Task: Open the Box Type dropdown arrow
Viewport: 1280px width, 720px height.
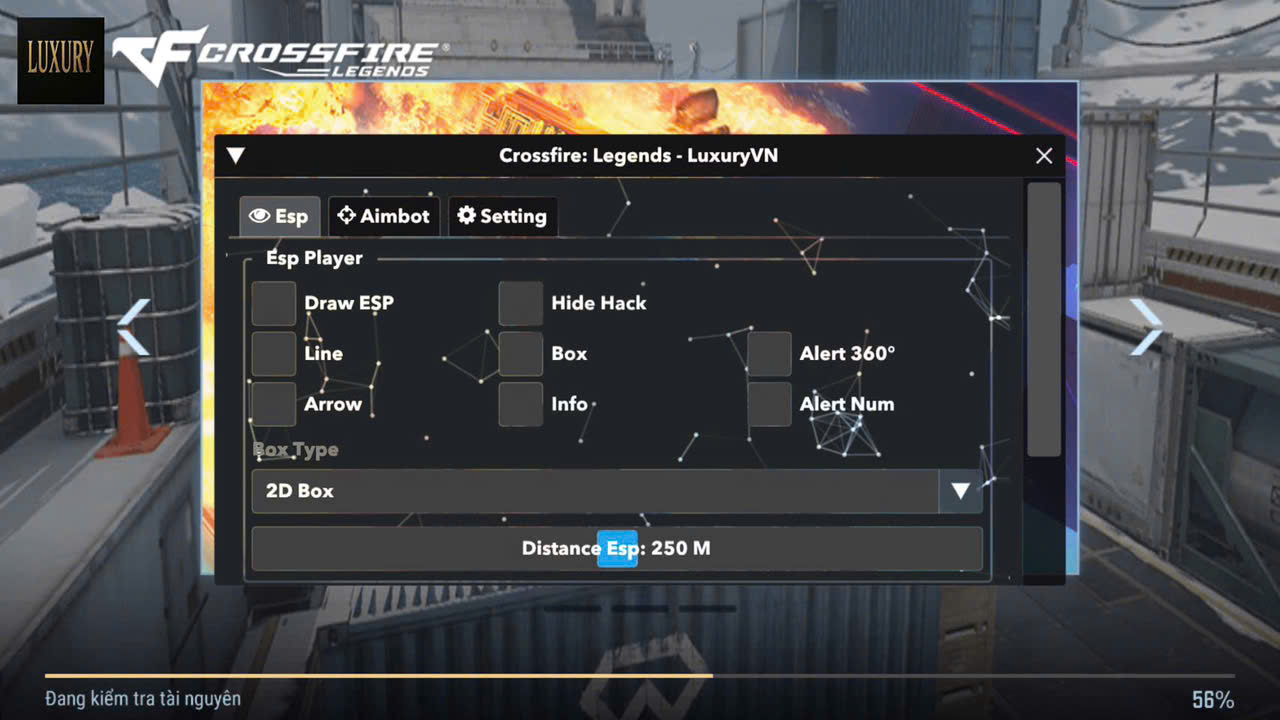Action: [960, 491]
